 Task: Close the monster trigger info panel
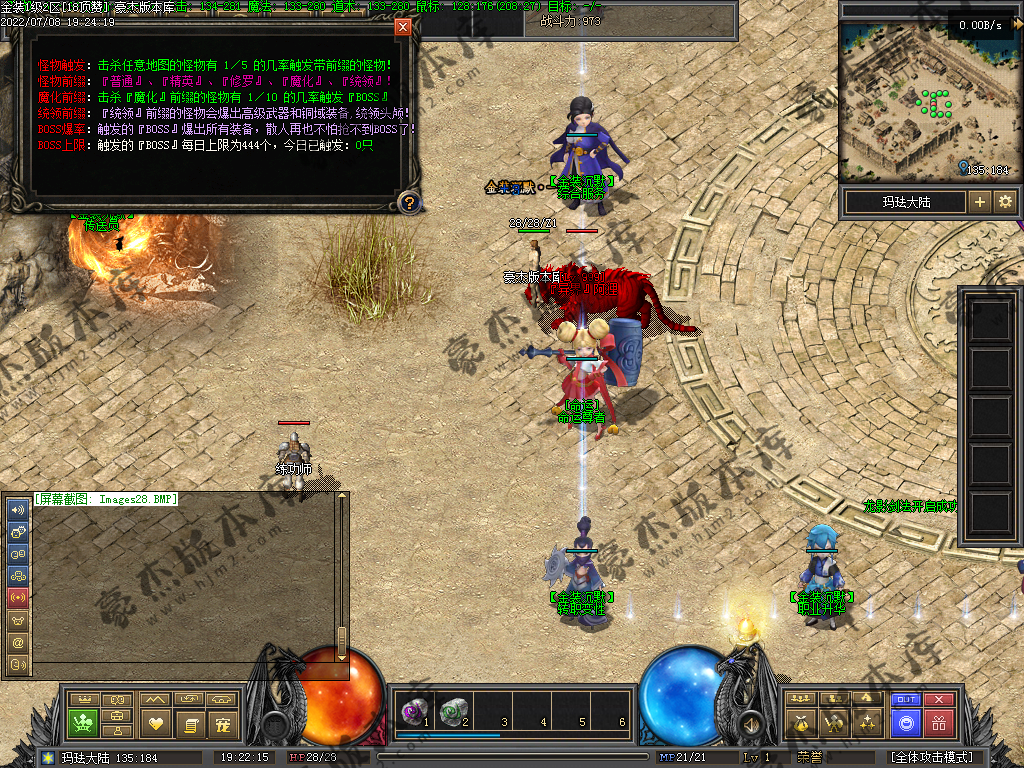click(403, 27)
